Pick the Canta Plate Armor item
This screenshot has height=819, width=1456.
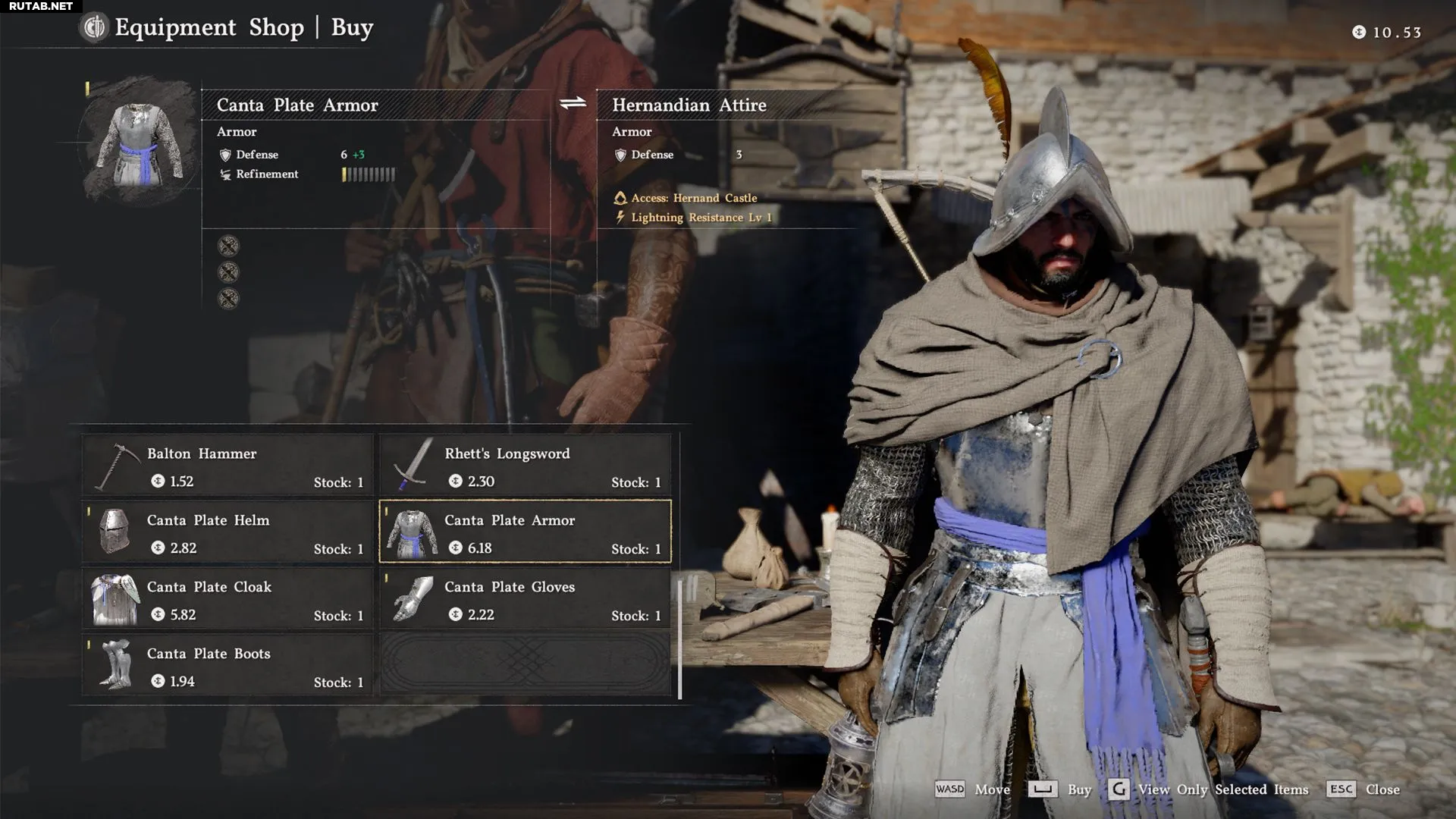coord(525,532)
